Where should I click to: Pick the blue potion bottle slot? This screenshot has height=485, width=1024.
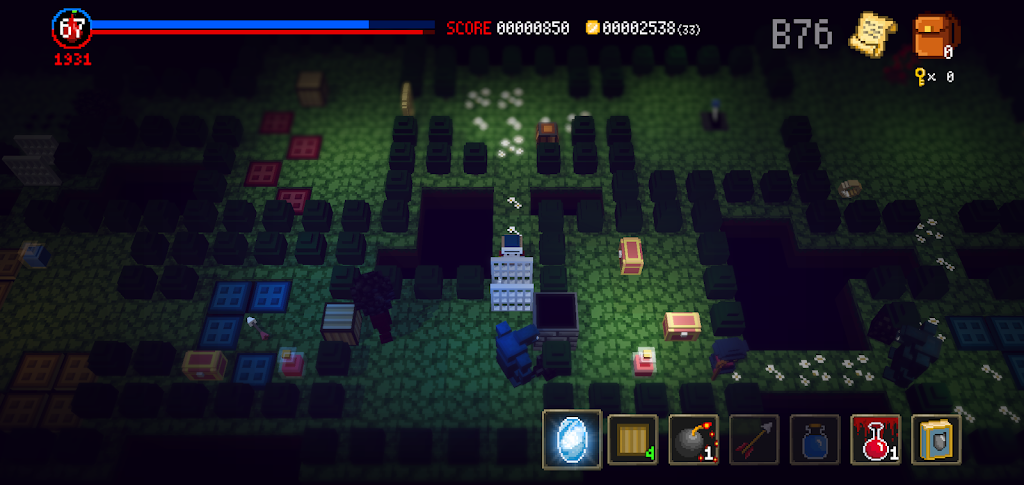point(815,439)
